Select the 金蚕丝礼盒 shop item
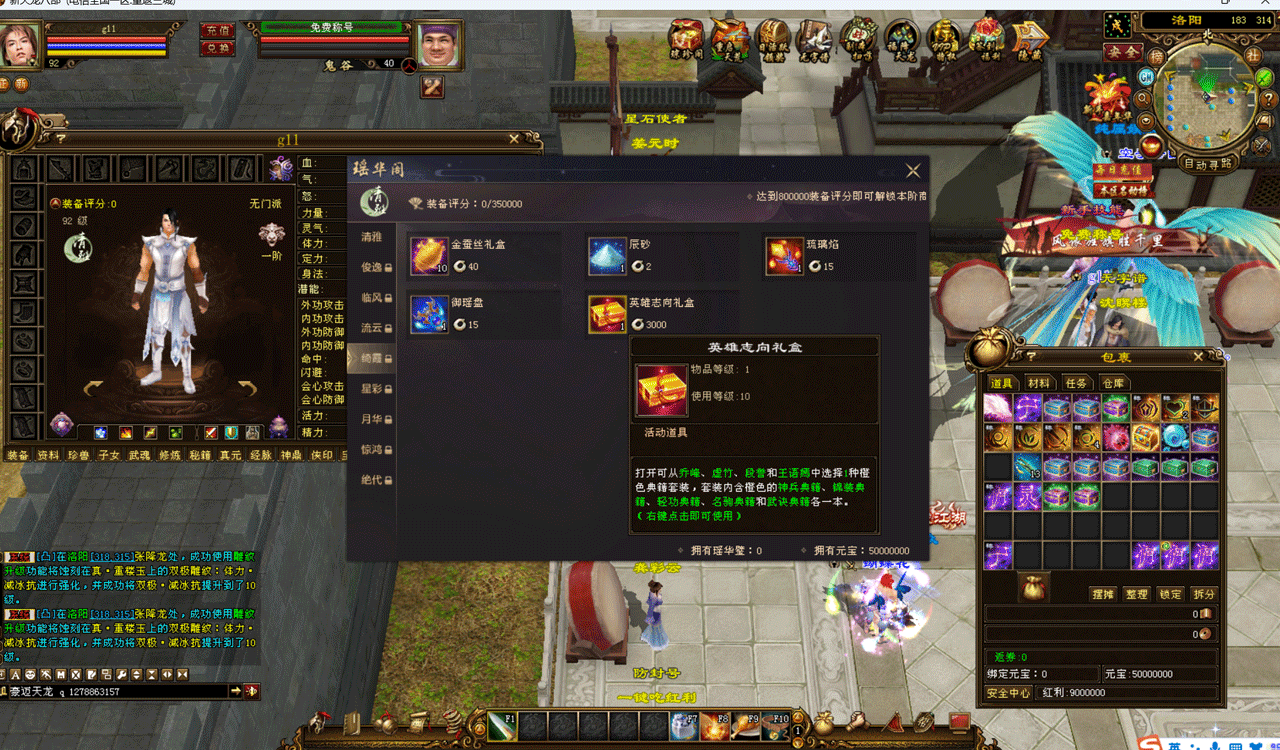This screenshot has height=750, width=1280. (x=431, y=257)
